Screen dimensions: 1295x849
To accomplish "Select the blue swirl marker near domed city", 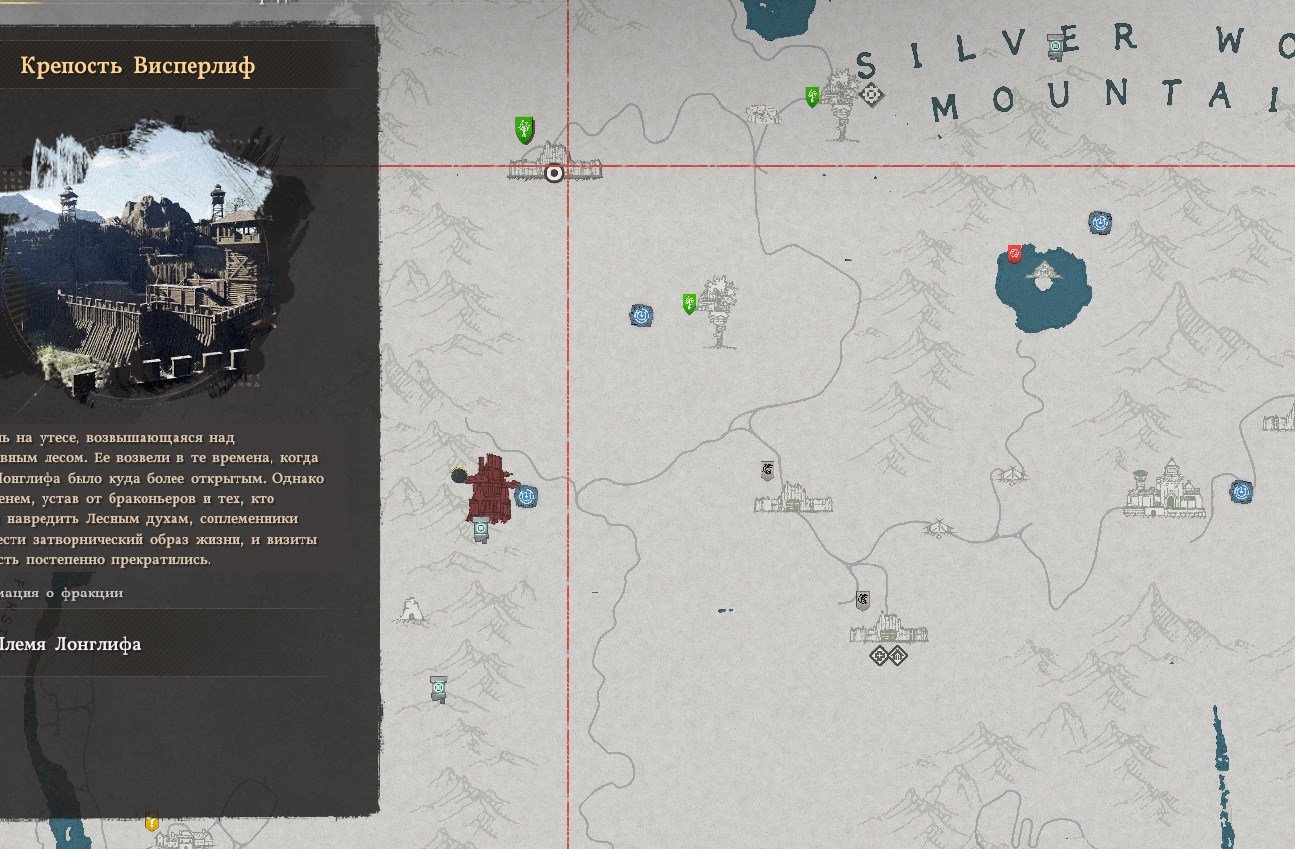I will click(1241, 491).
